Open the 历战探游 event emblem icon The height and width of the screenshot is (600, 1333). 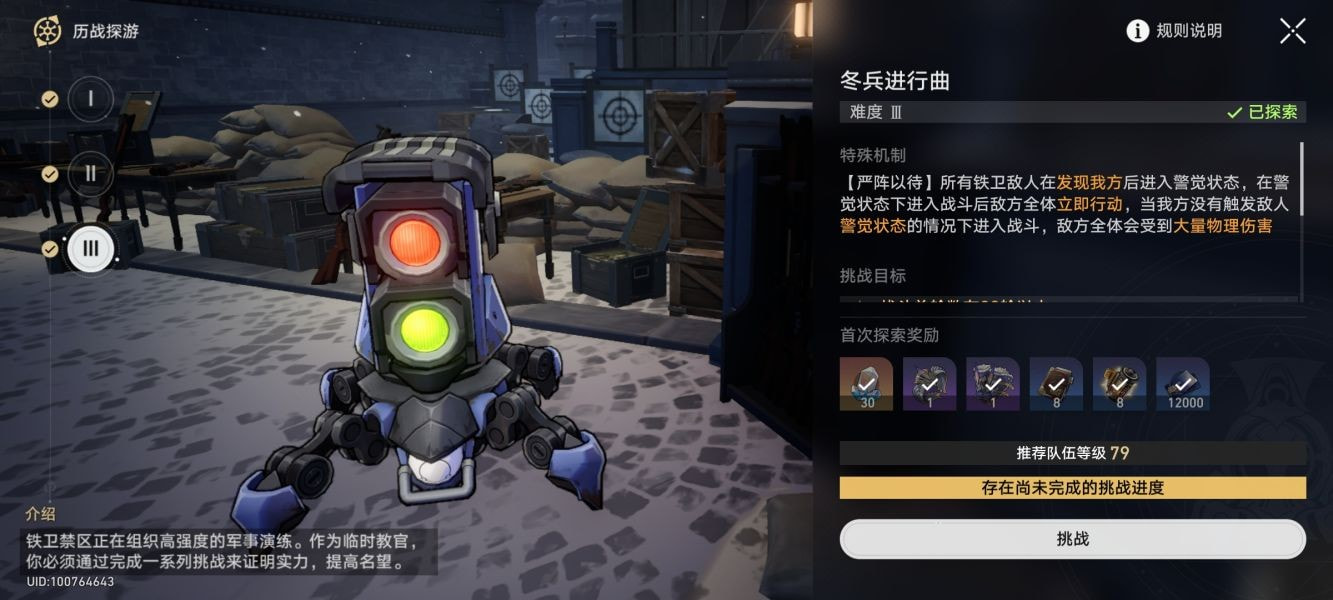click(x=47, y=31)
